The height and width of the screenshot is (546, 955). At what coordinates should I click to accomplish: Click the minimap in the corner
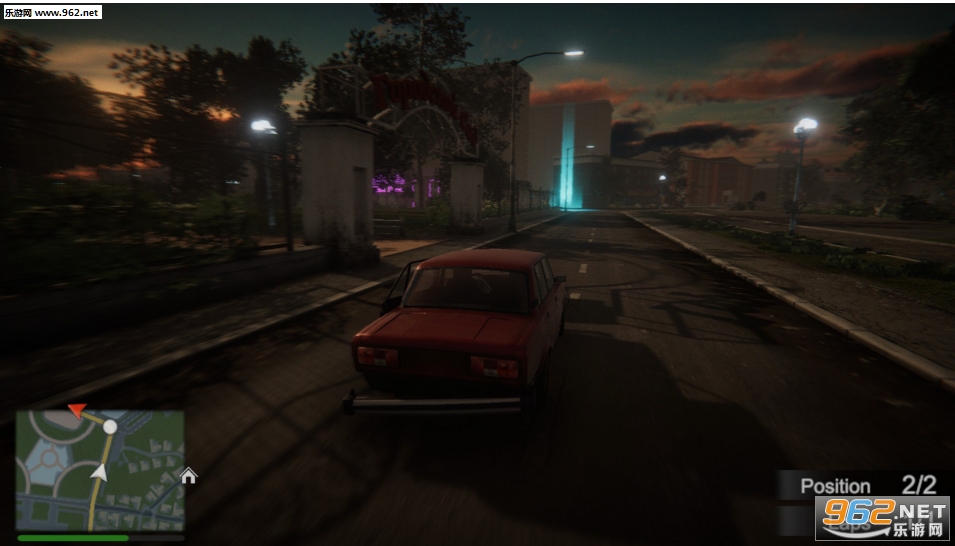tap(100, 469)
